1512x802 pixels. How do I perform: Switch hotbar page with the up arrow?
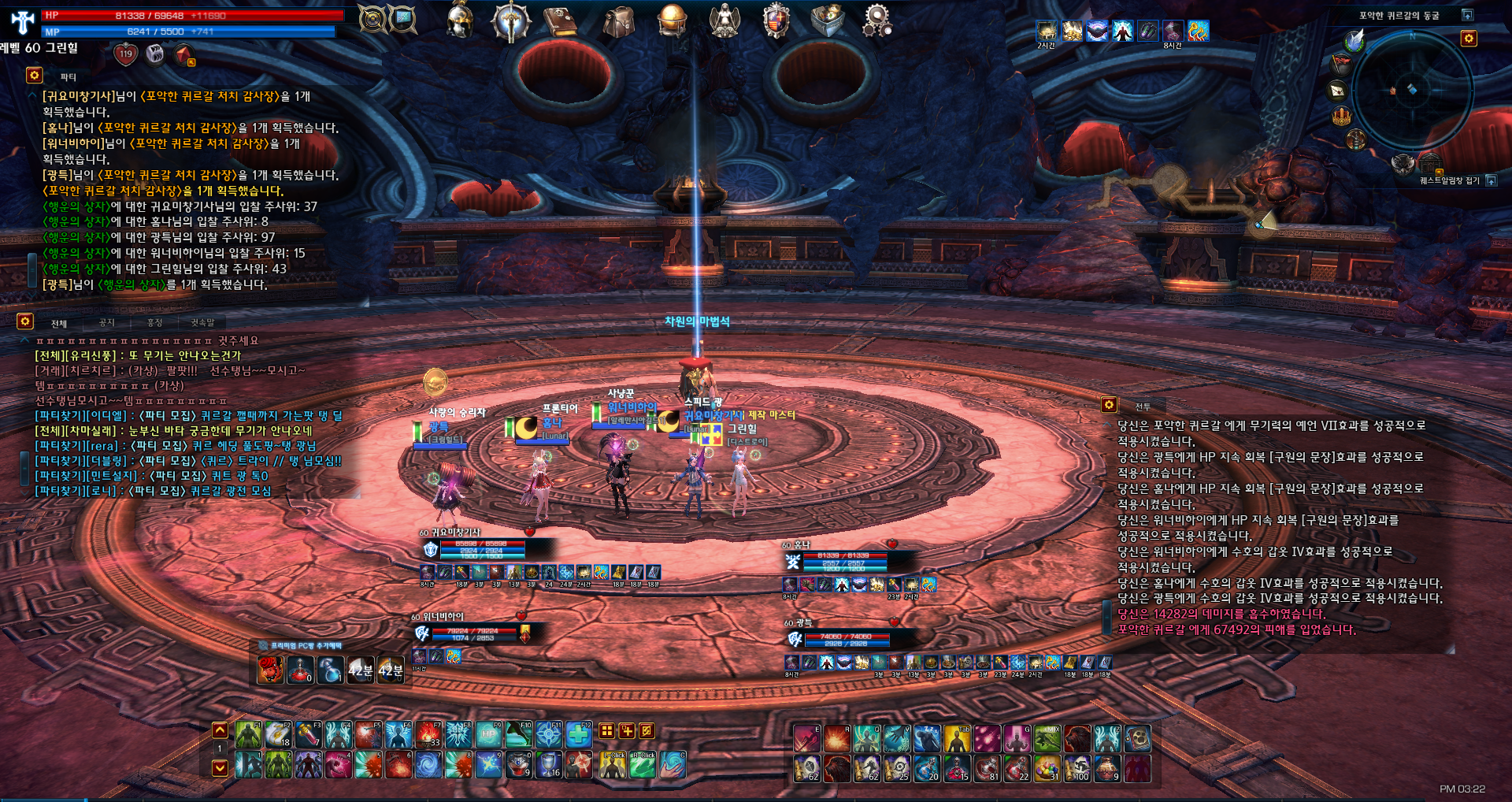[x=220, y=730]
